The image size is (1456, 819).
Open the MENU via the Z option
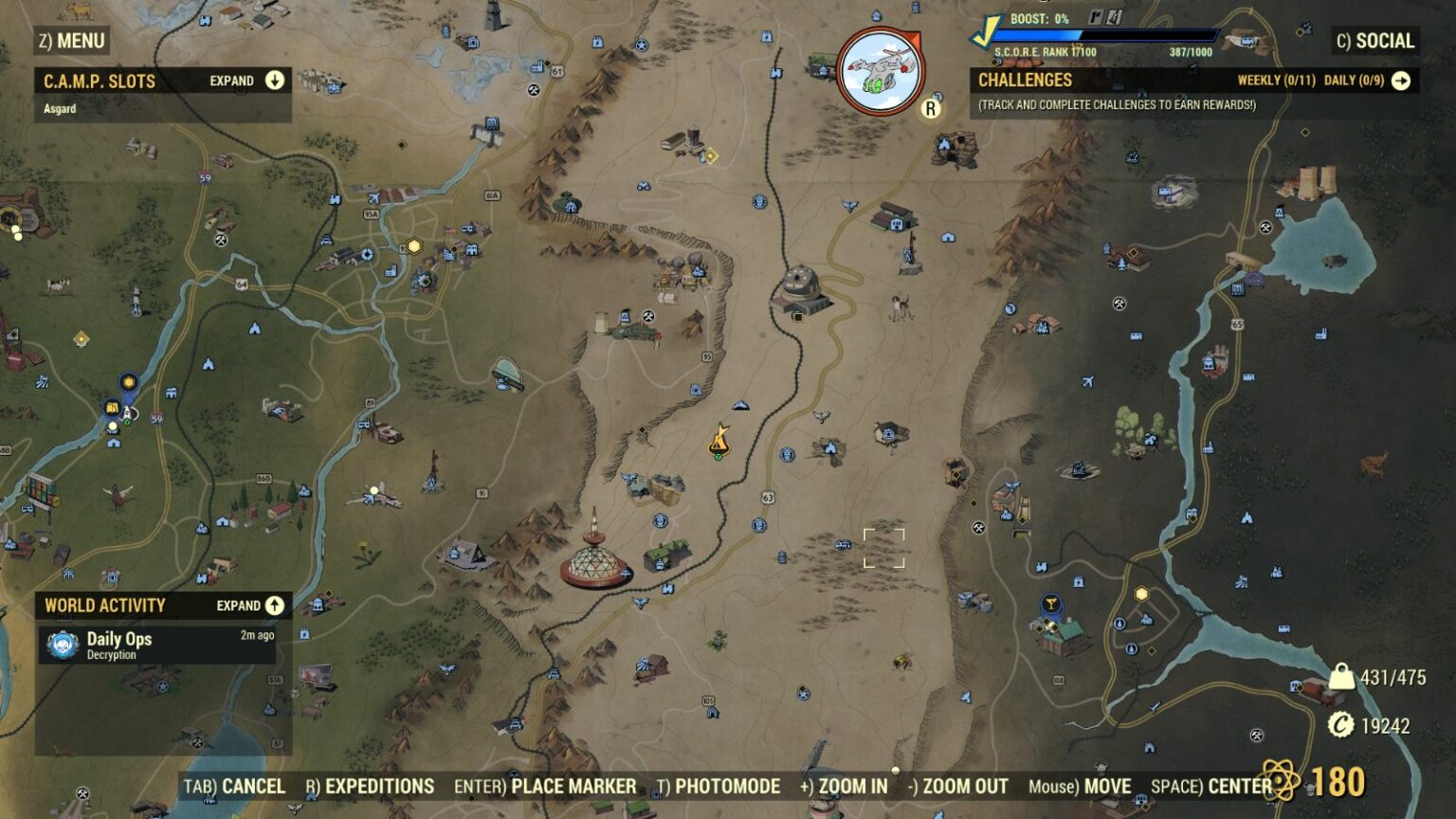click(71, 41)
